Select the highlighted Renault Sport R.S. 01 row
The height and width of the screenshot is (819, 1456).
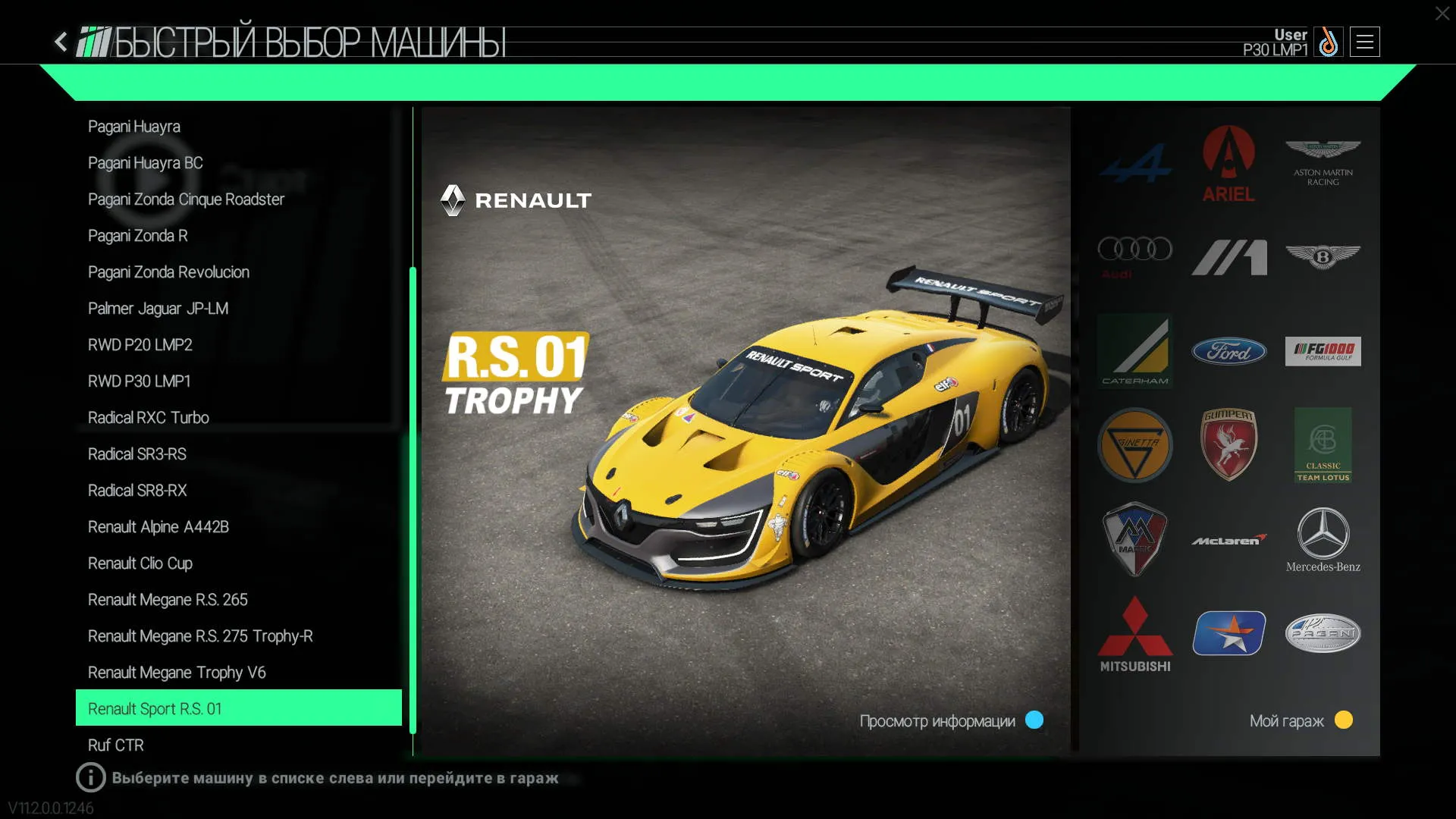[x=238, y=708]
